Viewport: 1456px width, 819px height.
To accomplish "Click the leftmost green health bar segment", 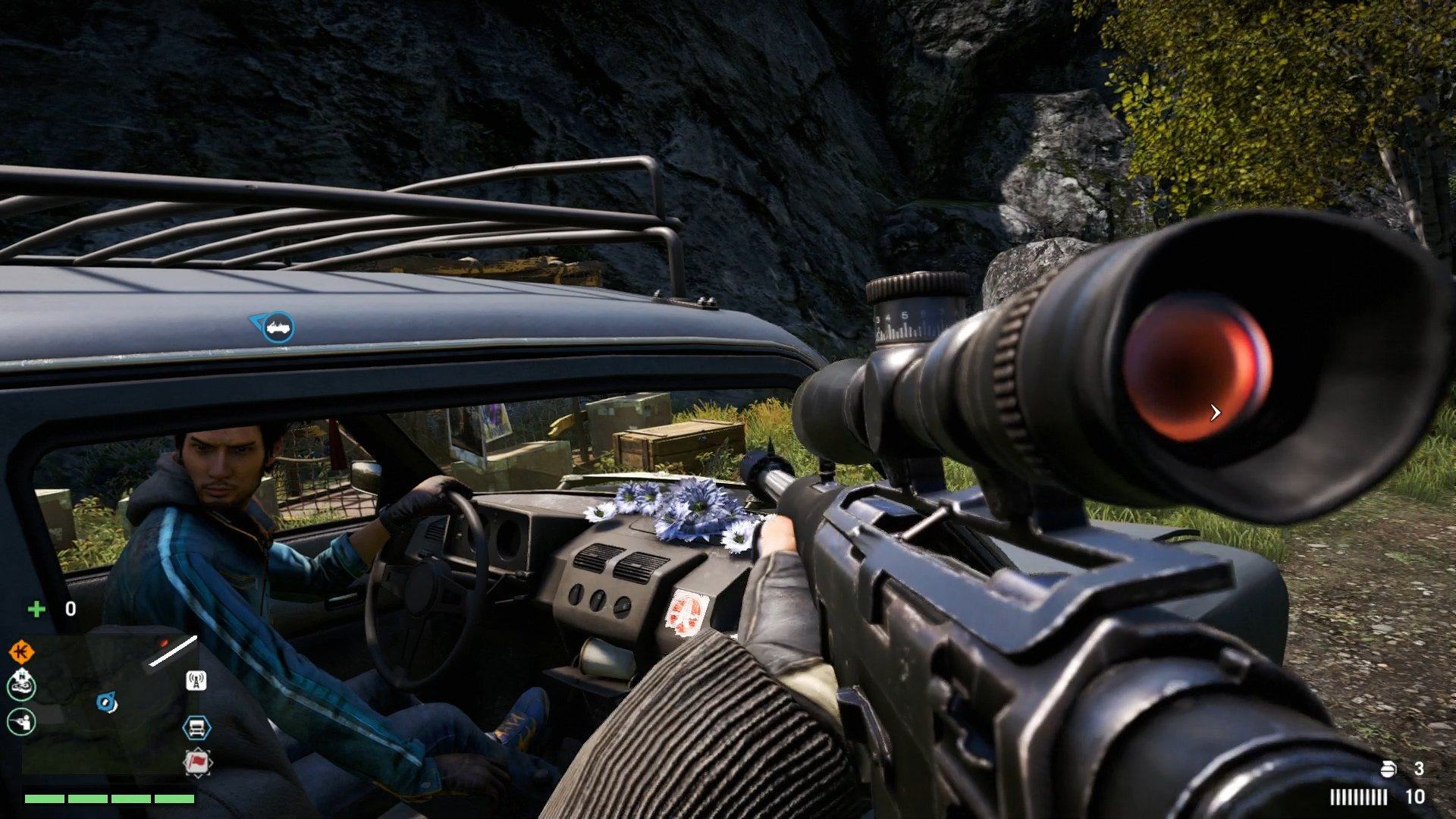I will (x=44, y=800).
